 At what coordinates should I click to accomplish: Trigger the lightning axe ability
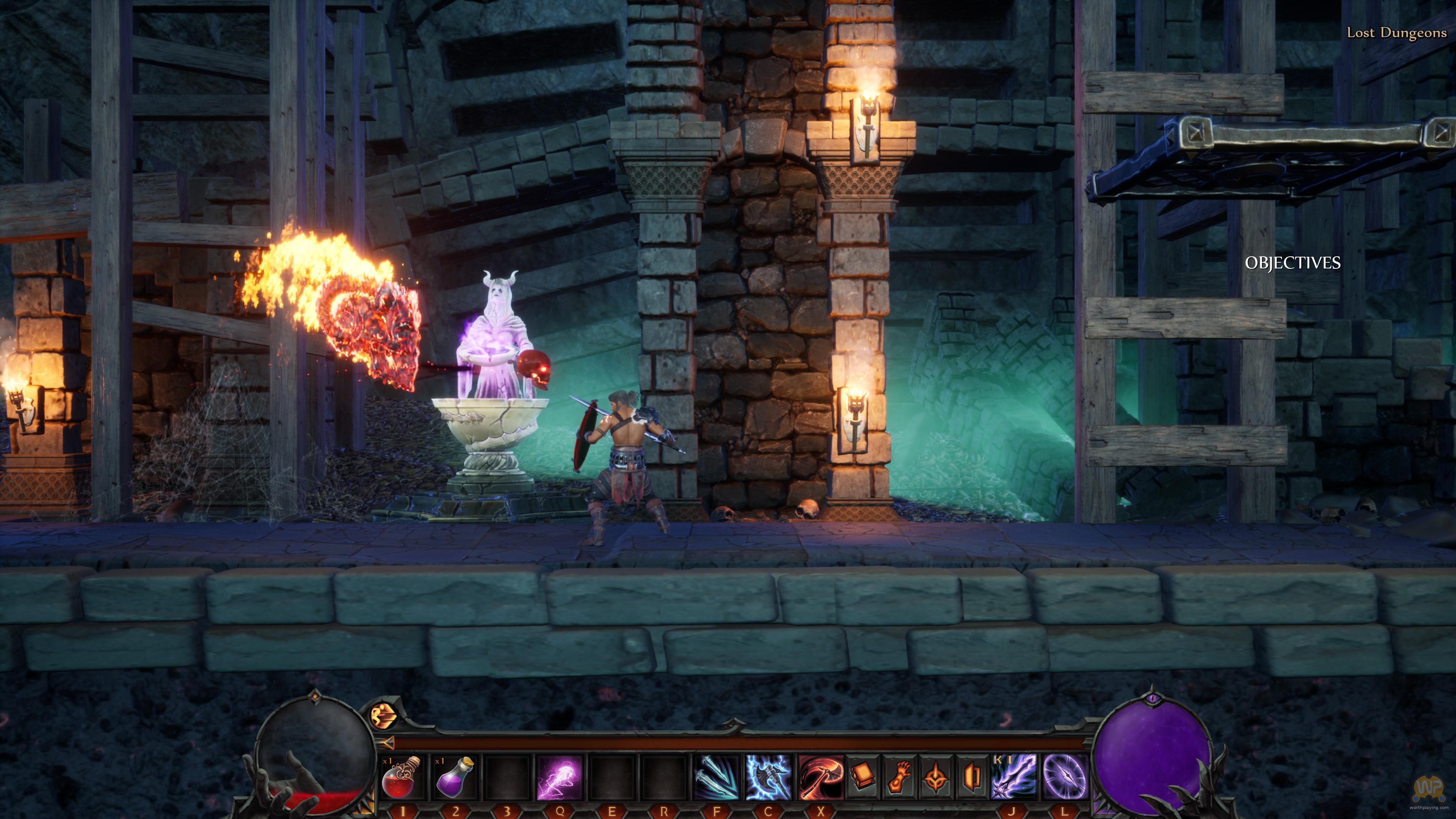pos(768,778)
